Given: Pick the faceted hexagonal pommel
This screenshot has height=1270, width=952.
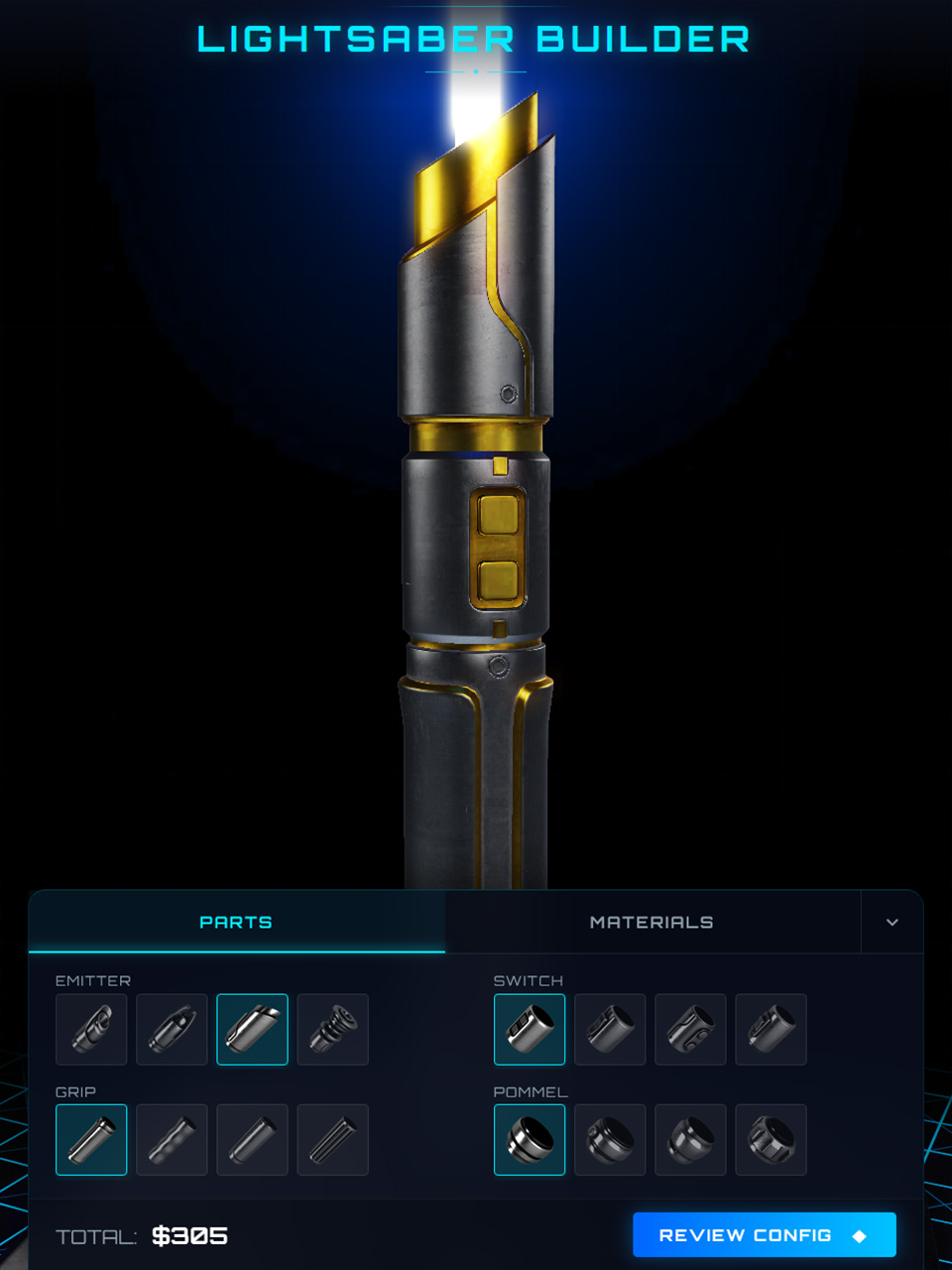Looking at the screenshot, I should coord(771,1140).
